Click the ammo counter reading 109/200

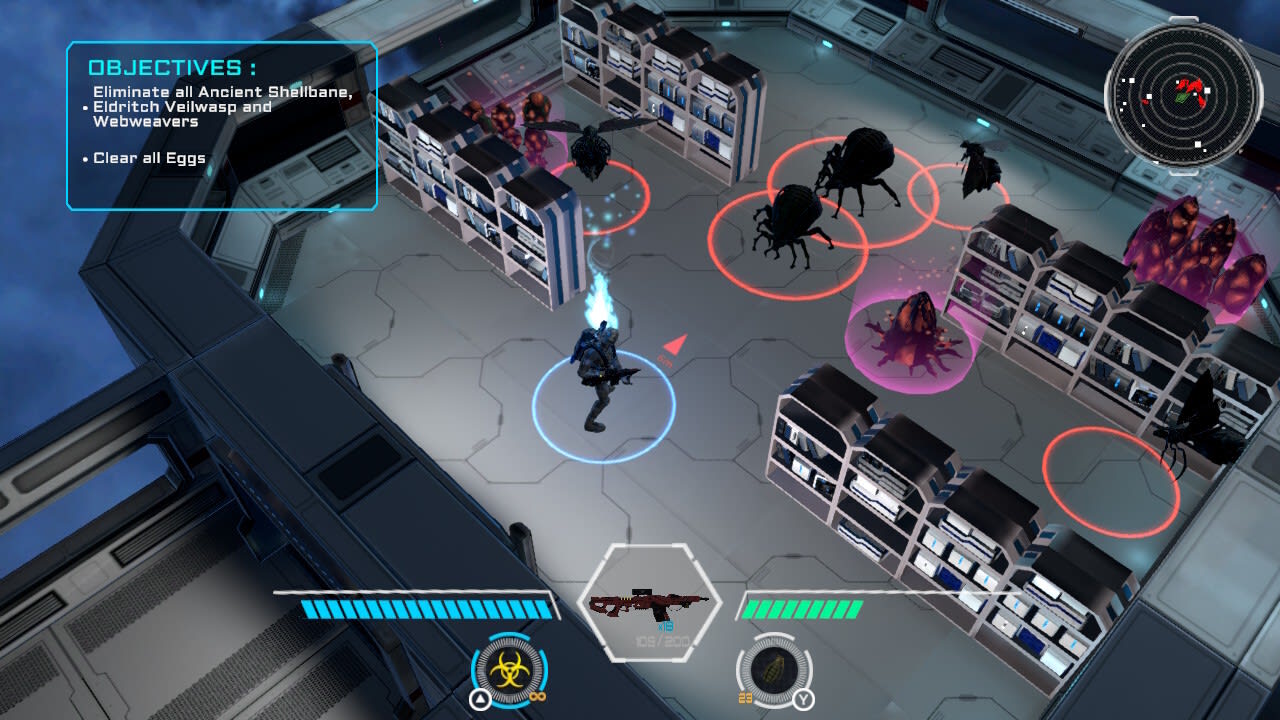(x=663, y=640)
